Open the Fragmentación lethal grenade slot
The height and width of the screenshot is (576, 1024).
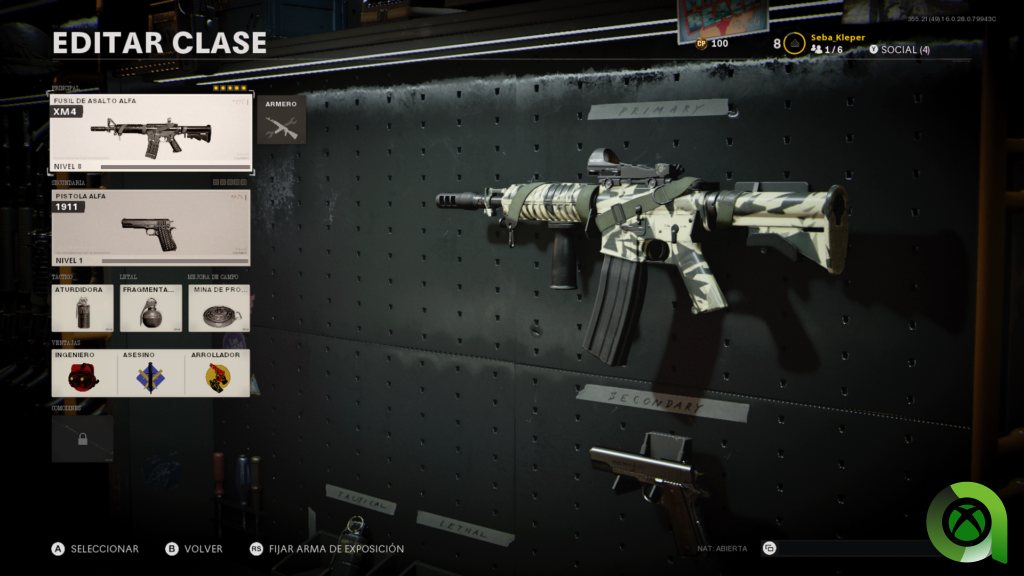coord(150,308)
